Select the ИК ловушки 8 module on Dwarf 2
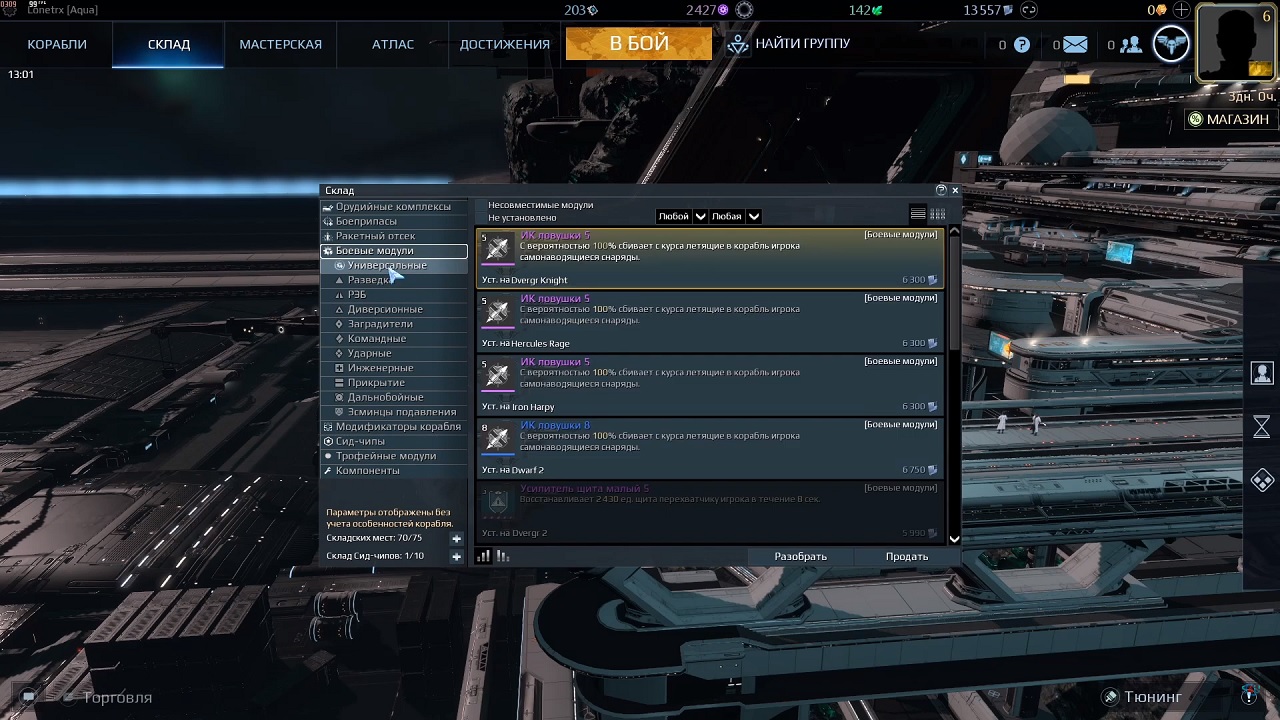 point(709,448)
